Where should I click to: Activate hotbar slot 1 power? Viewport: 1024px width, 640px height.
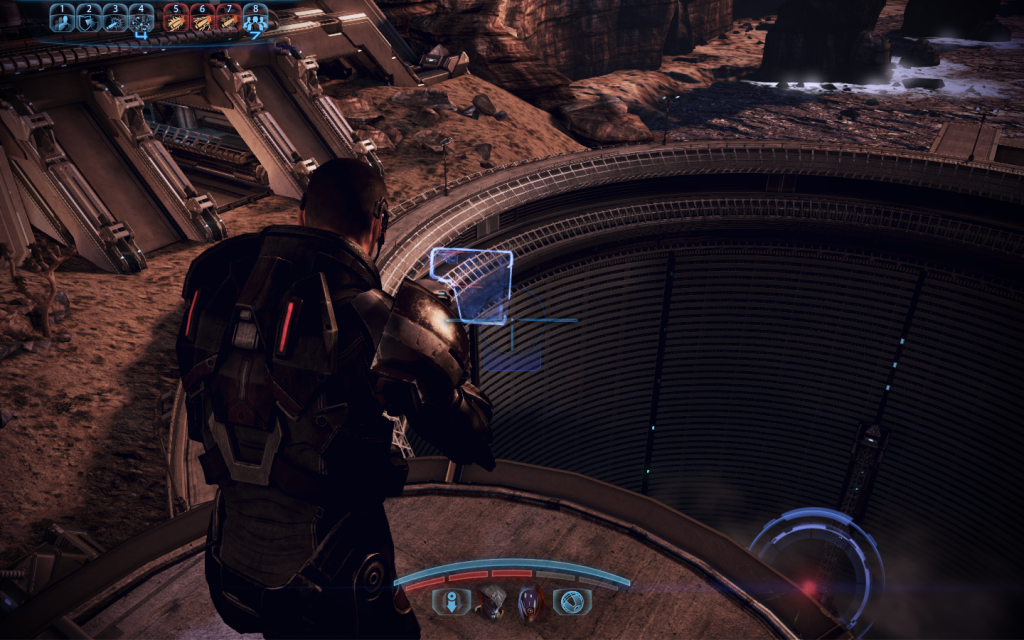tap(62, 18)
